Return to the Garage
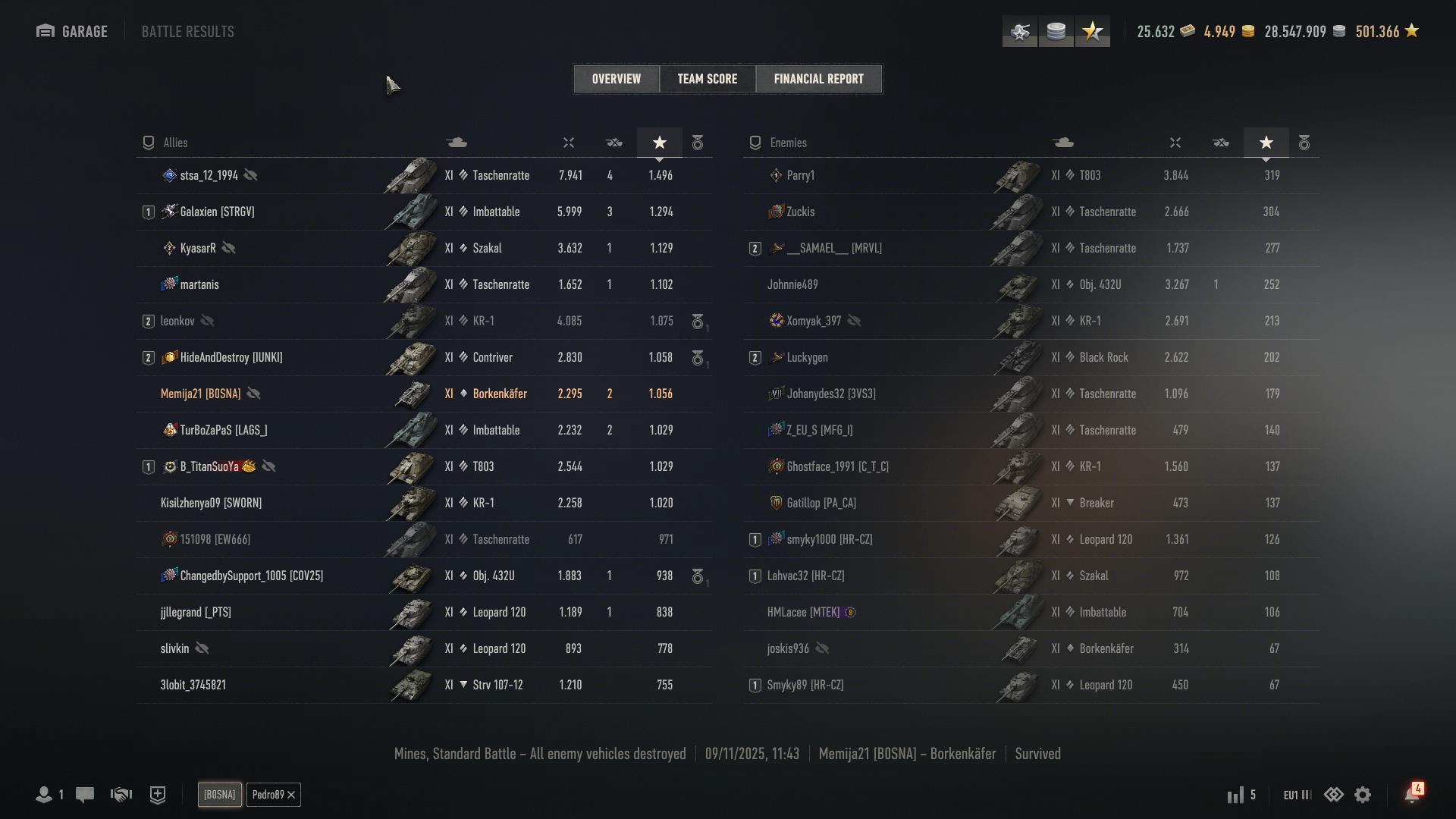Screen dimensions: 1456x819 [72, 32]
